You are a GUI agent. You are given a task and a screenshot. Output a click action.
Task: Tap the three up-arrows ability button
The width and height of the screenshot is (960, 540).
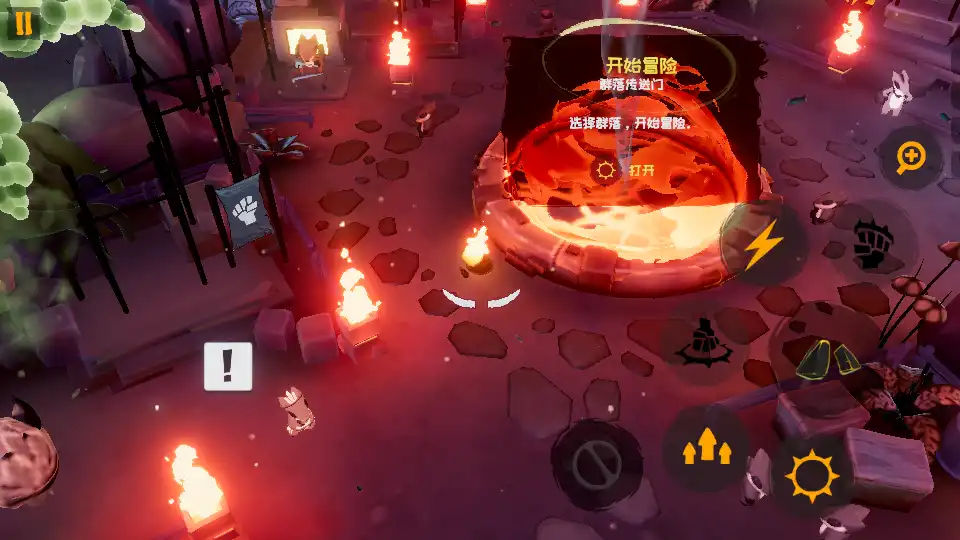pos(706,449)
